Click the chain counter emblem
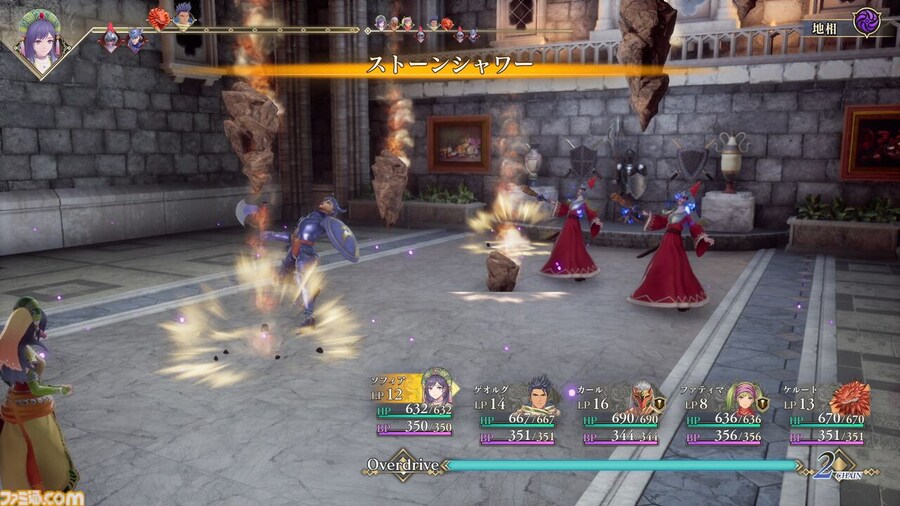This screenshot has height=506, width=900. point(829,467)
